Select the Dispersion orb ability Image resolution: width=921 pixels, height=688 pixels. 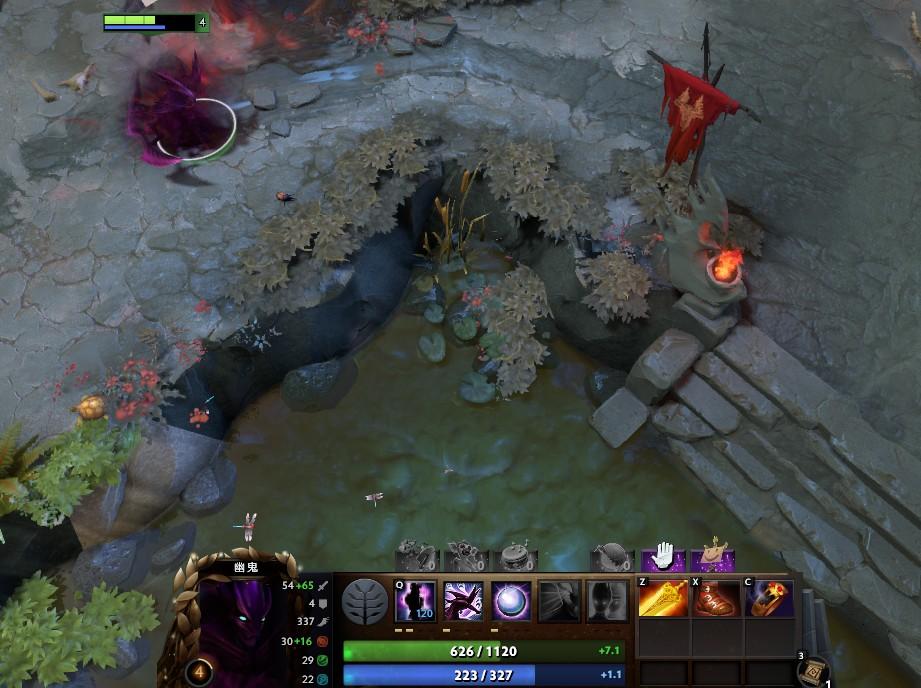click(x=511, y=601)
